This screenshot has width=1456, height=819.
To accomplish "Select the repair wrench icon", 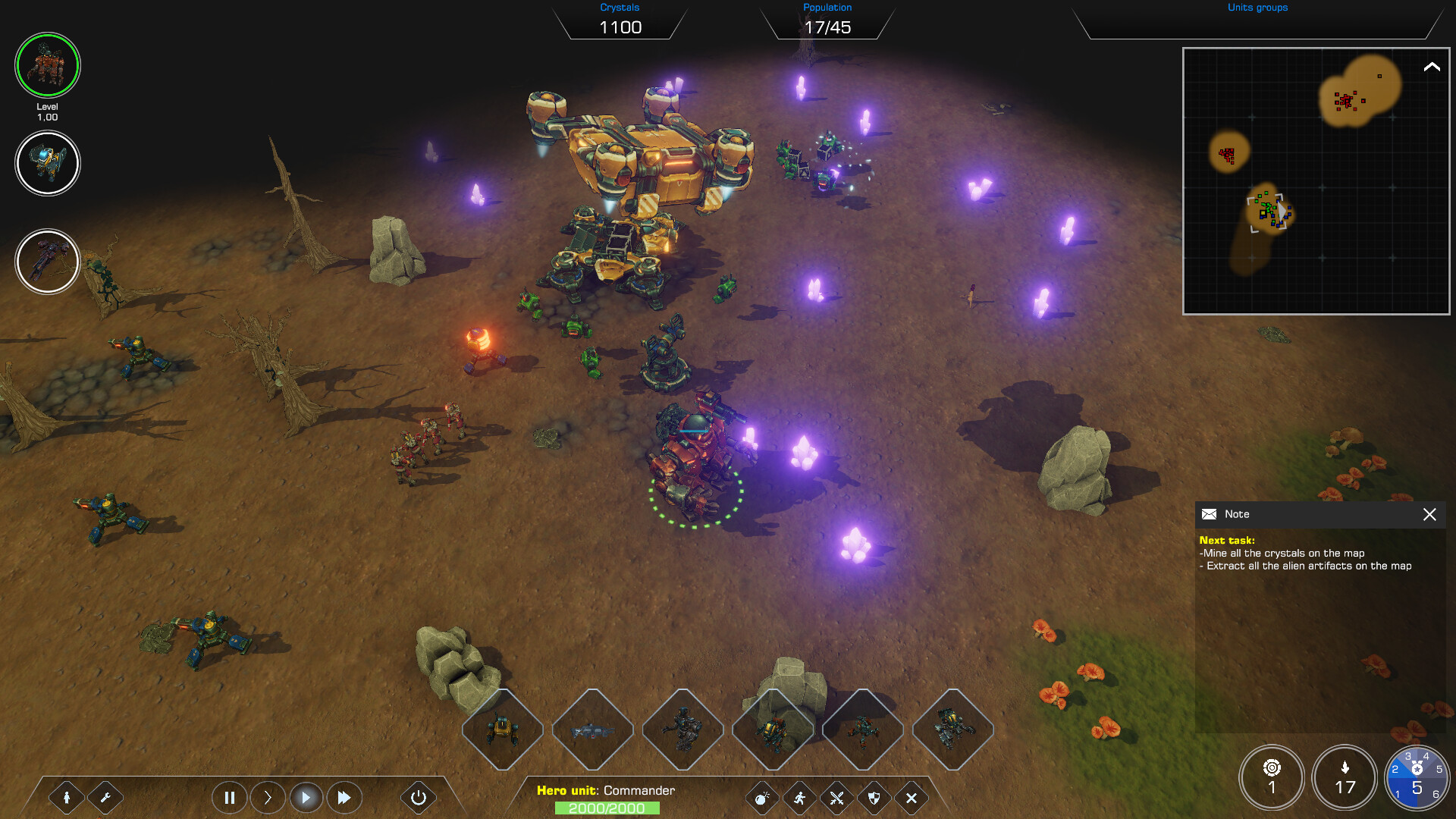I will pos(107,798).
